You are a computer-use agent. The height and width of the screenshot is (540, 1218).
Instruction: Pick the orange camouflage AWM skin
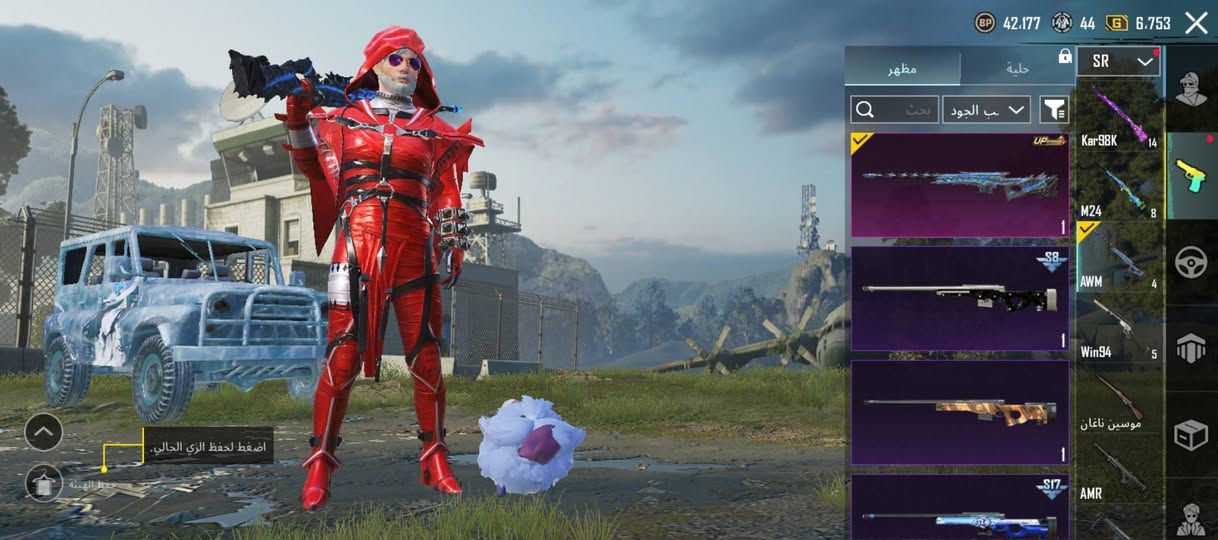959,412
